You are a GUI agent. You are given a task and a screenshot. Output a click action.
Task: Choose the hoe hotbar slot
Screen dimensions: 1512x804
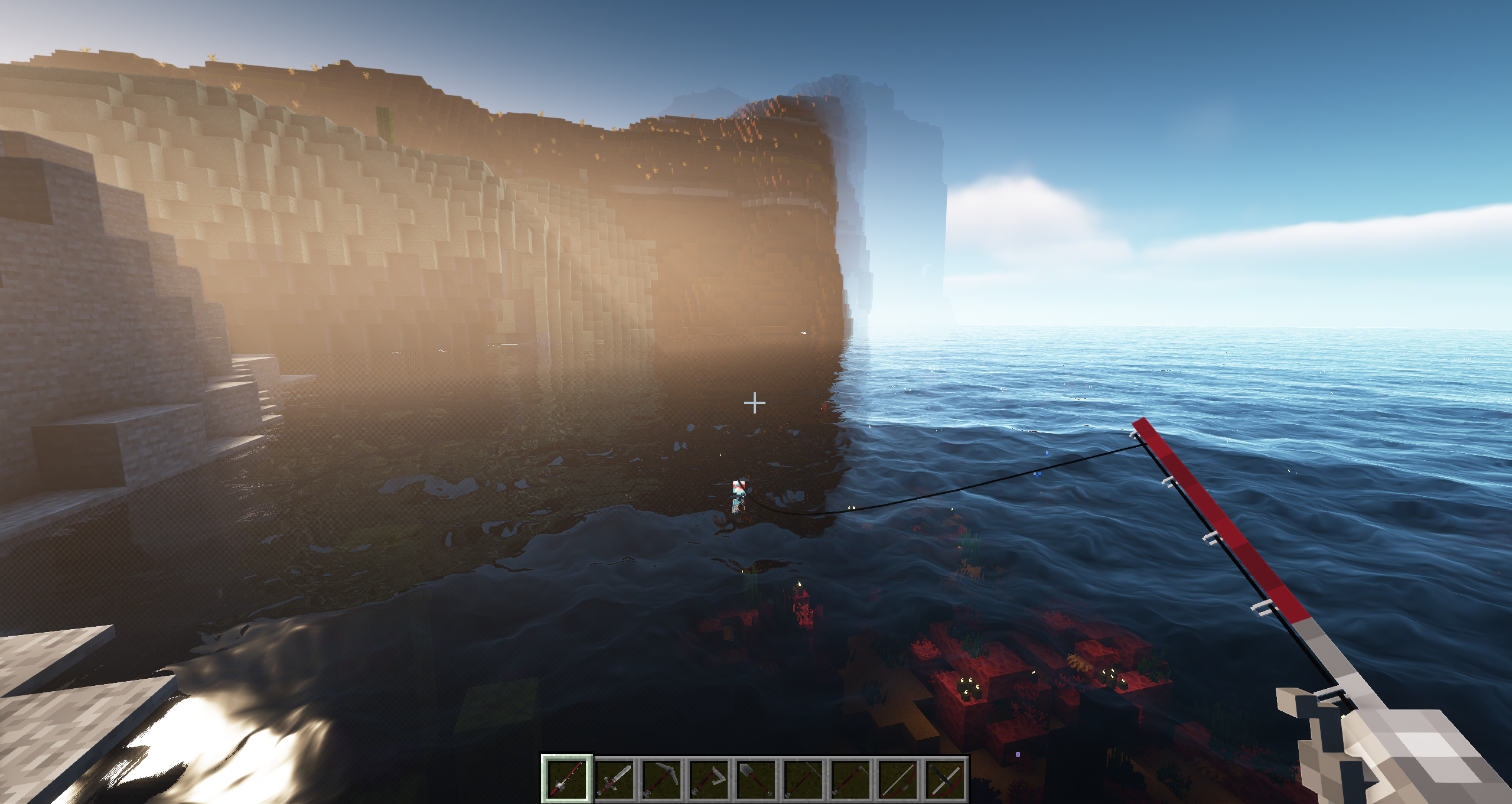851,778
